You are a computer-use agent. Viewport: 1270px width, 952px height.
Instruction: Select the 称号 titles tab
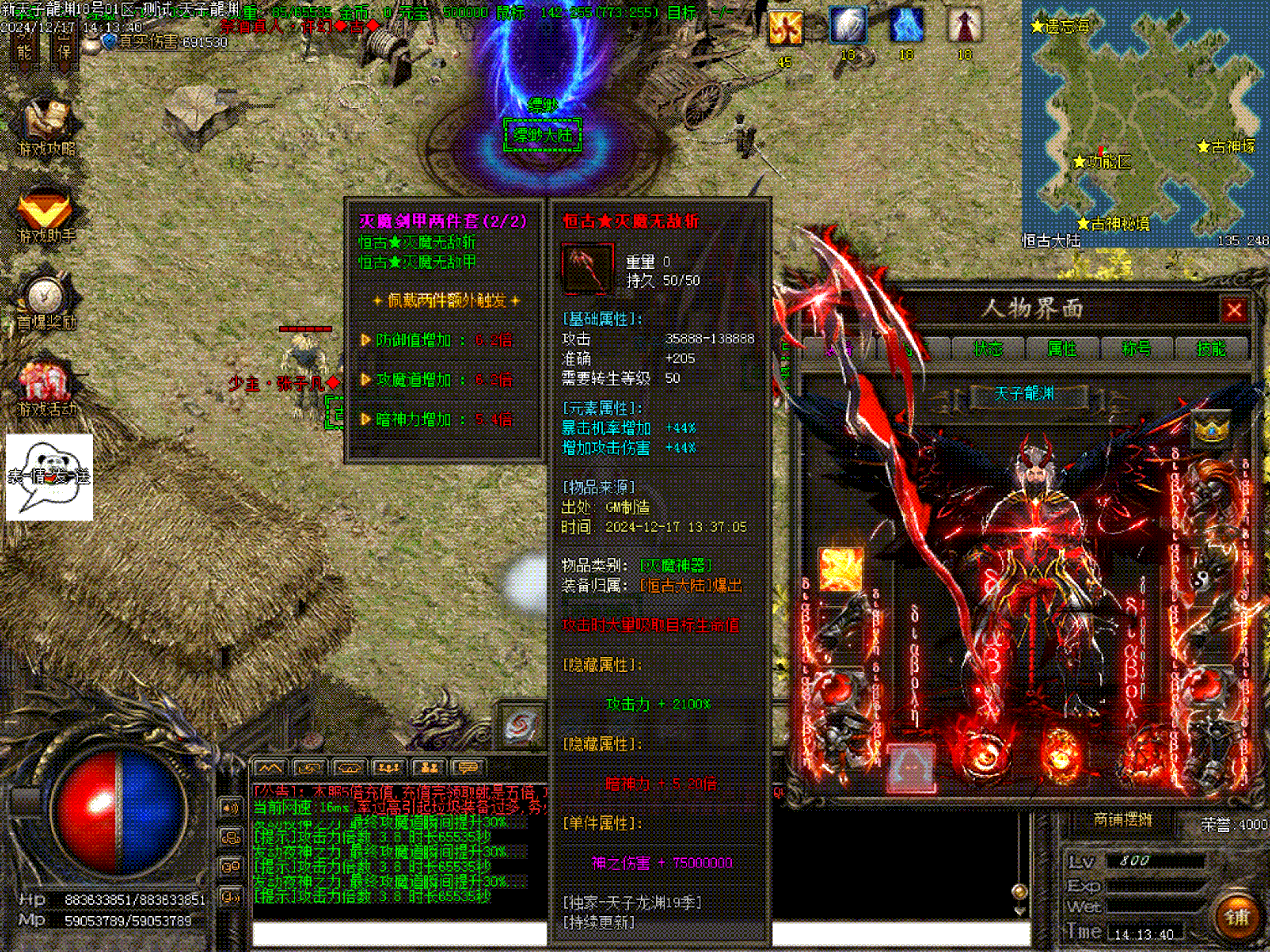tap(1137, 349)
